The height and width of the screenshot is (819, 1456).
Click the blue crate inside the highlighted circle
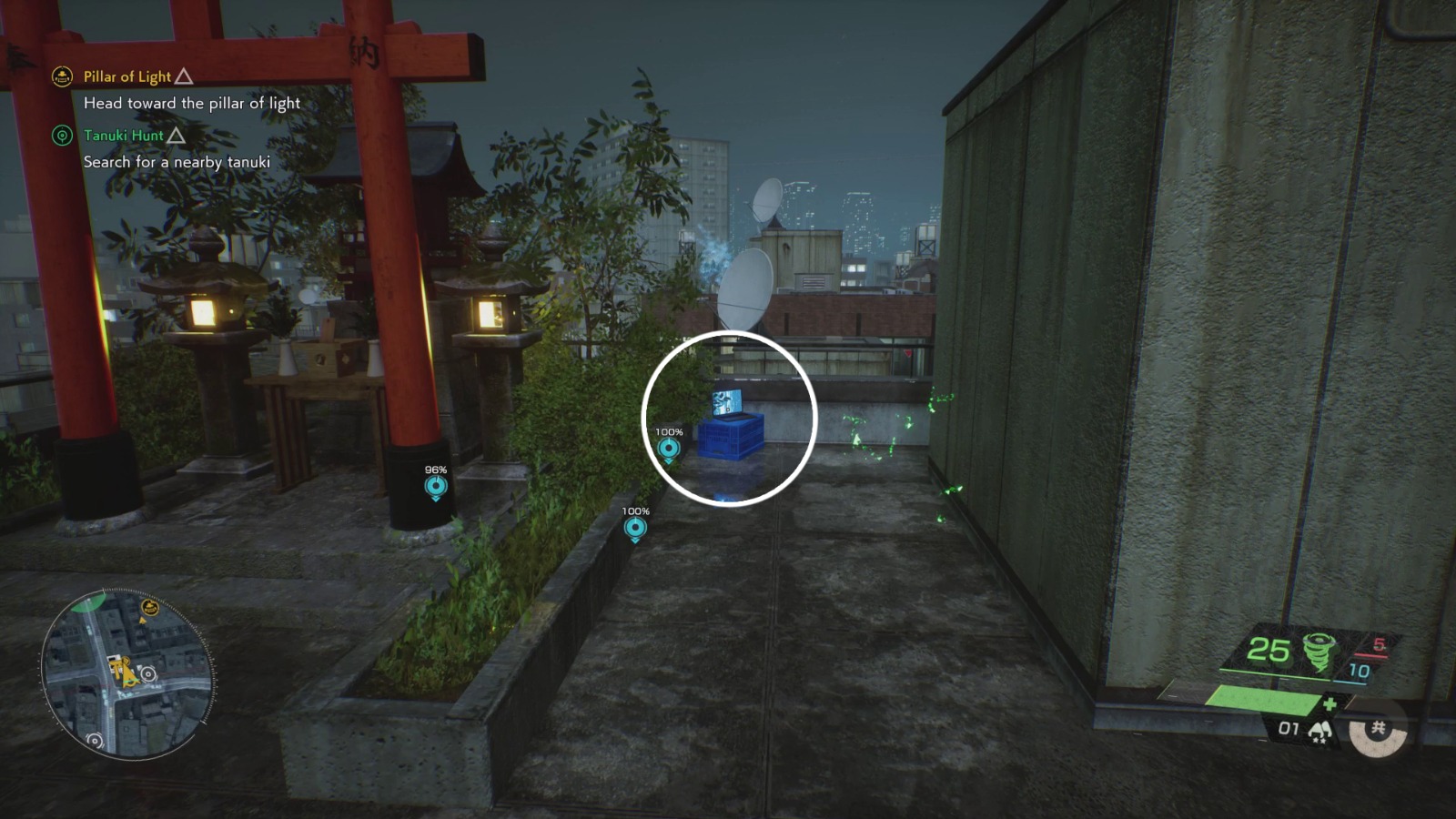[728, 437]
